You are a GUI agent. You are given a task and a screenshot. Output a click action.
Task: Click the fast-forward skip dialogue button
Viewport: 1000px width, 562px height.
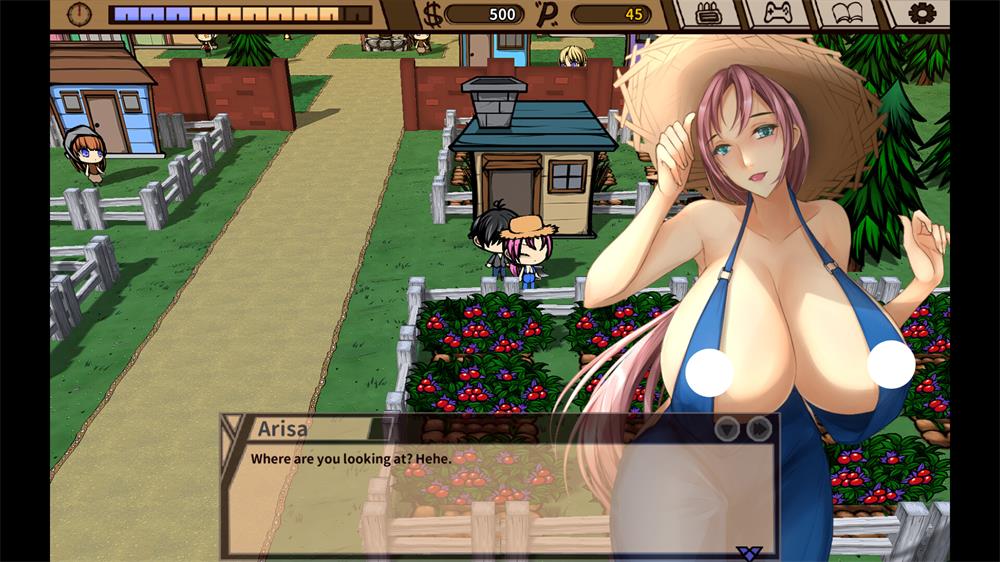(x=760, y=428)
